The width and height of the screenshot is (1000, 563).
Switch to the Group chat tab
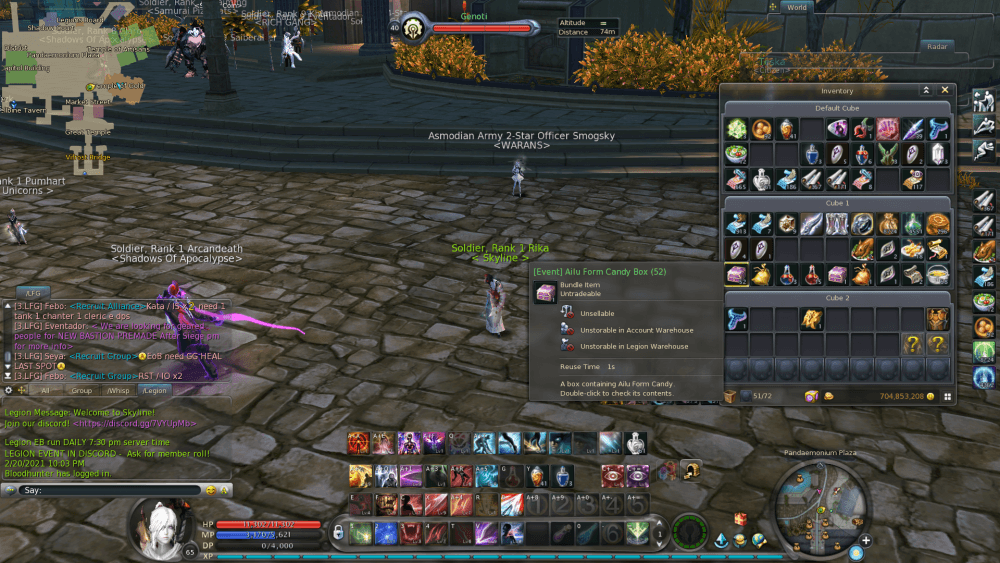click(x=81, y=391)
